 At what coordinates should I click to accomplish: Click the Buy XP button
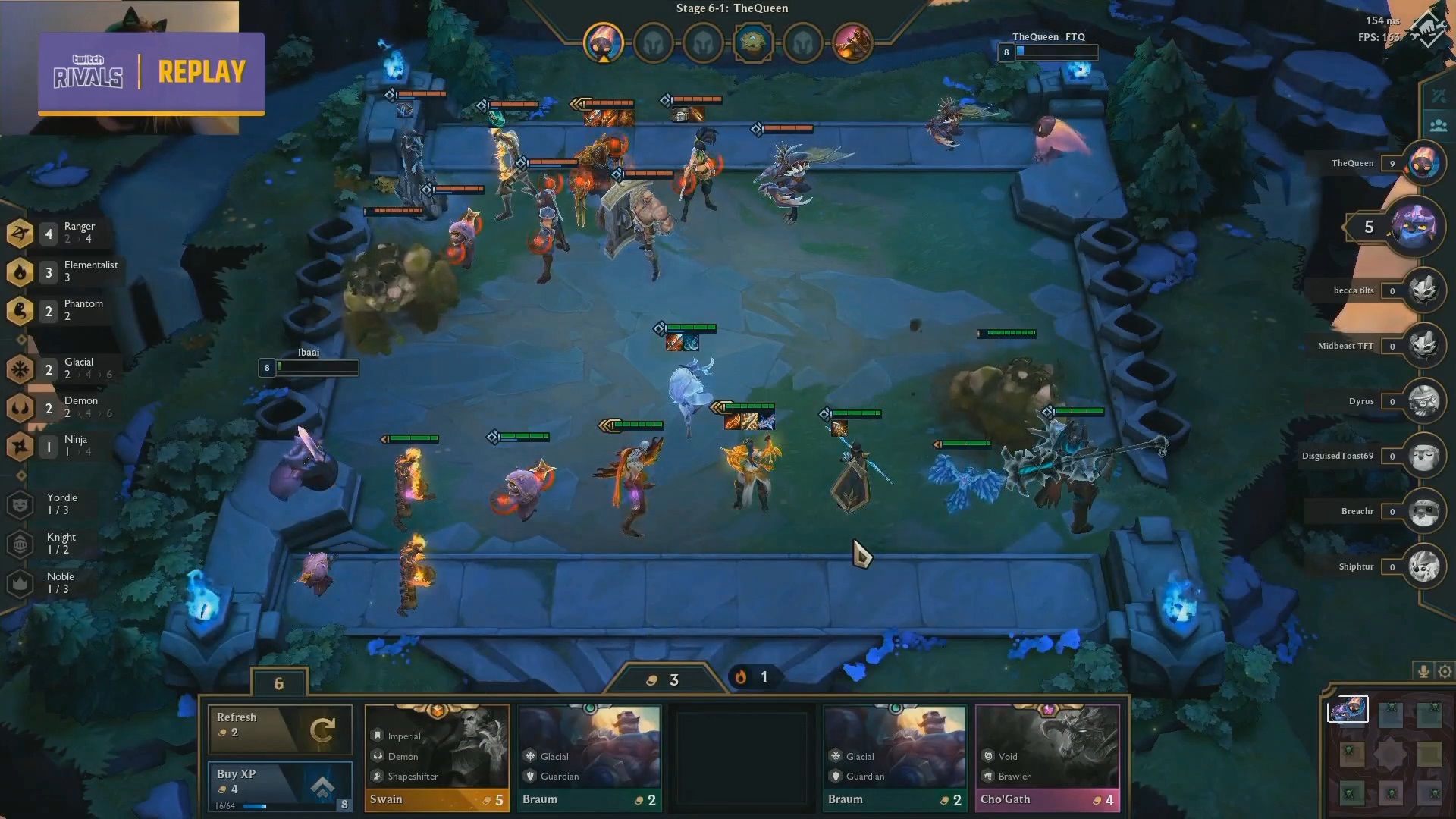pos(280,781)
